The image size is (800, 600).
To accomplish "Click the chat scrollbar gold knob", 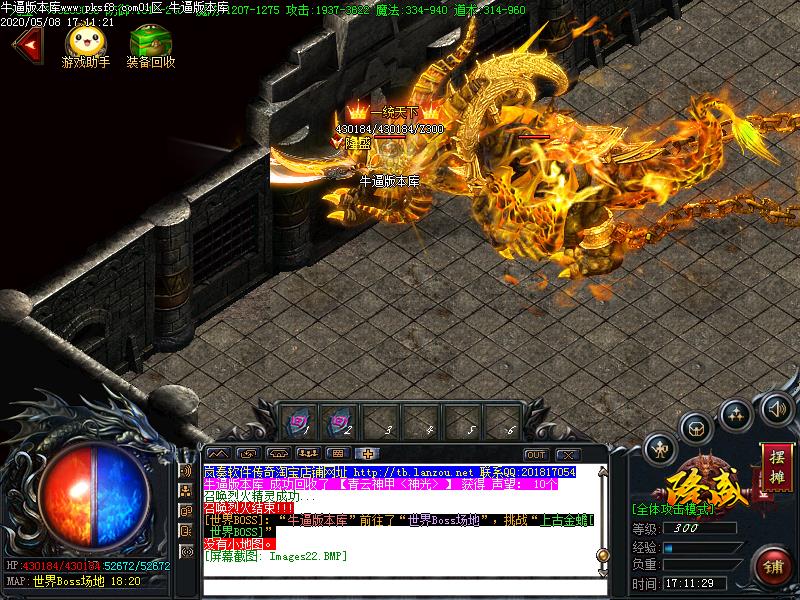I will click(602, 554).
